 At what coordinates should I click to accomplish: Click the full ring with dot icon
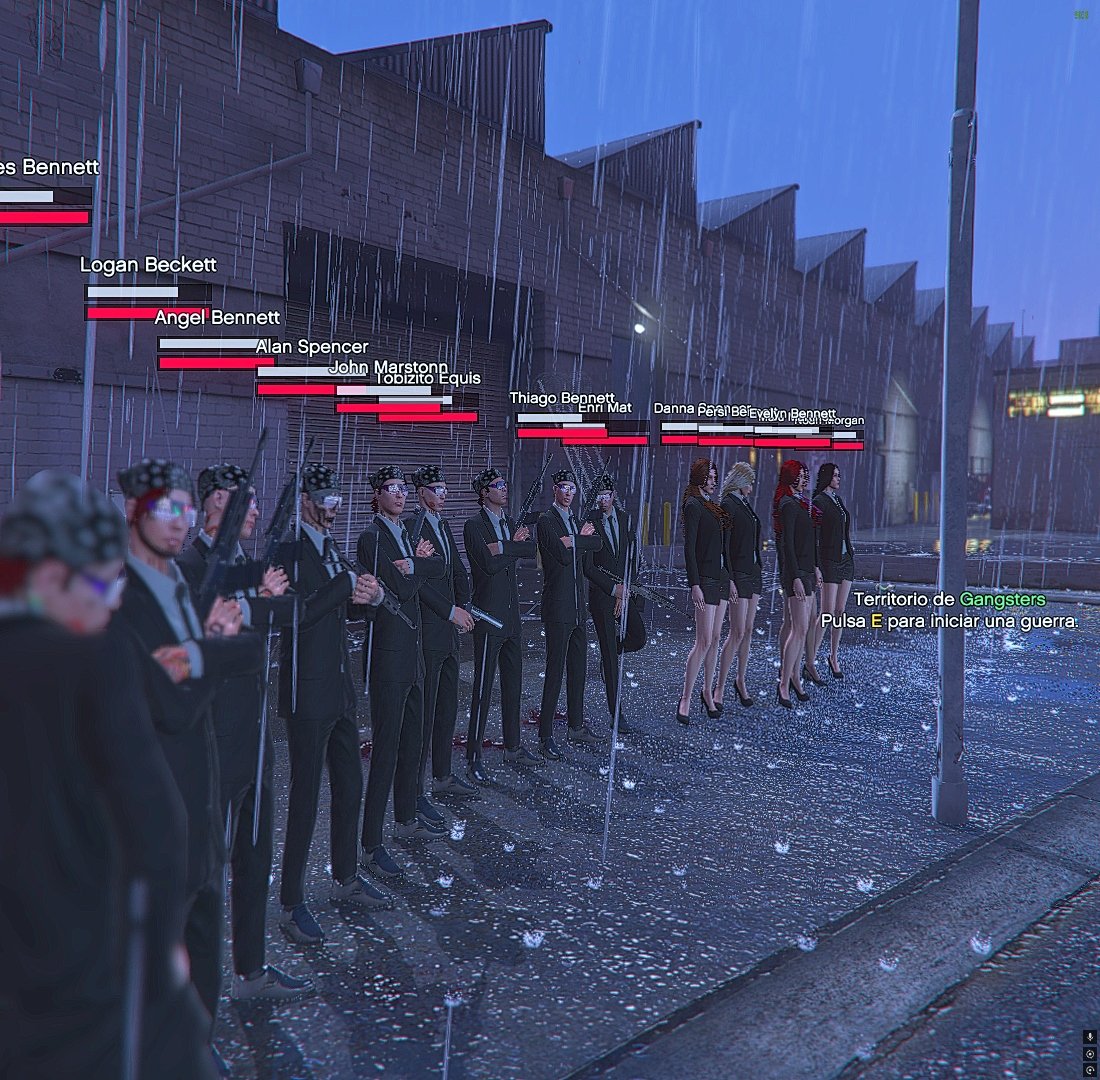tap(1090, 1054)
